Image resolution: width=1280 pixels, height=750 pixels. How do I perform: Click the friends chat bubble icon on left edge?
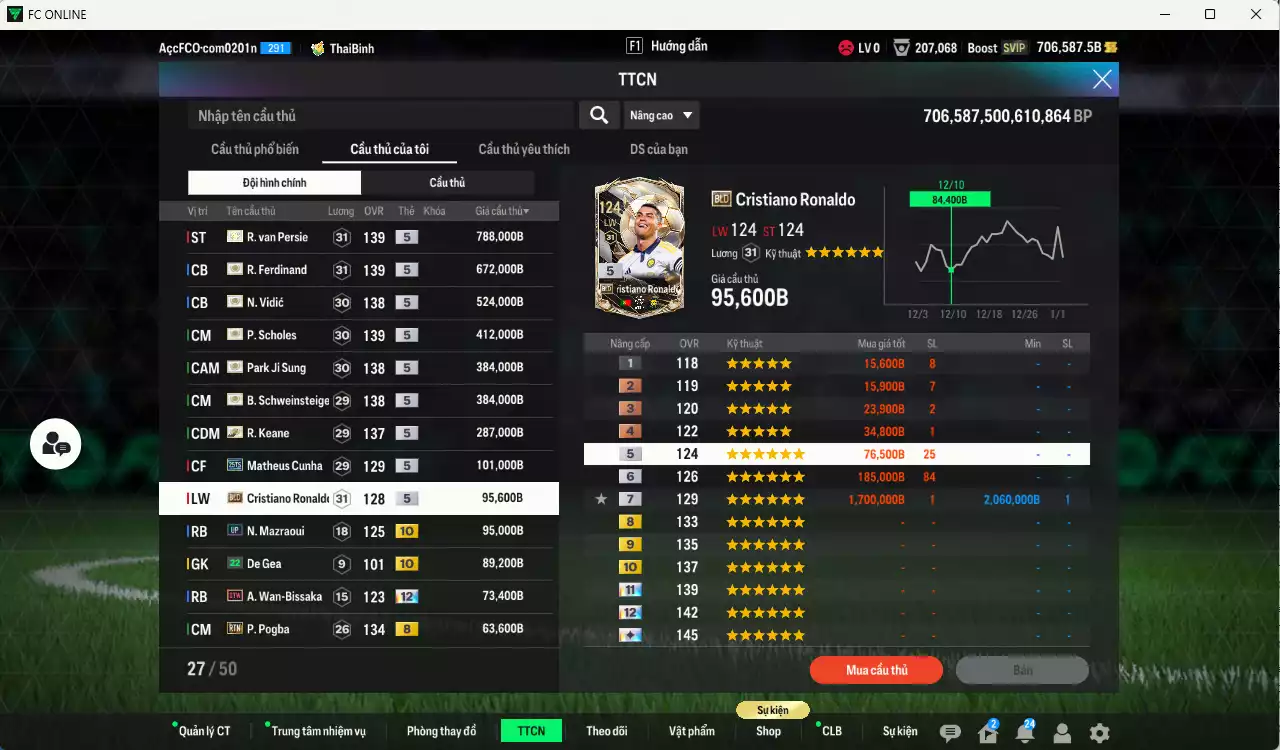(55, 444)
